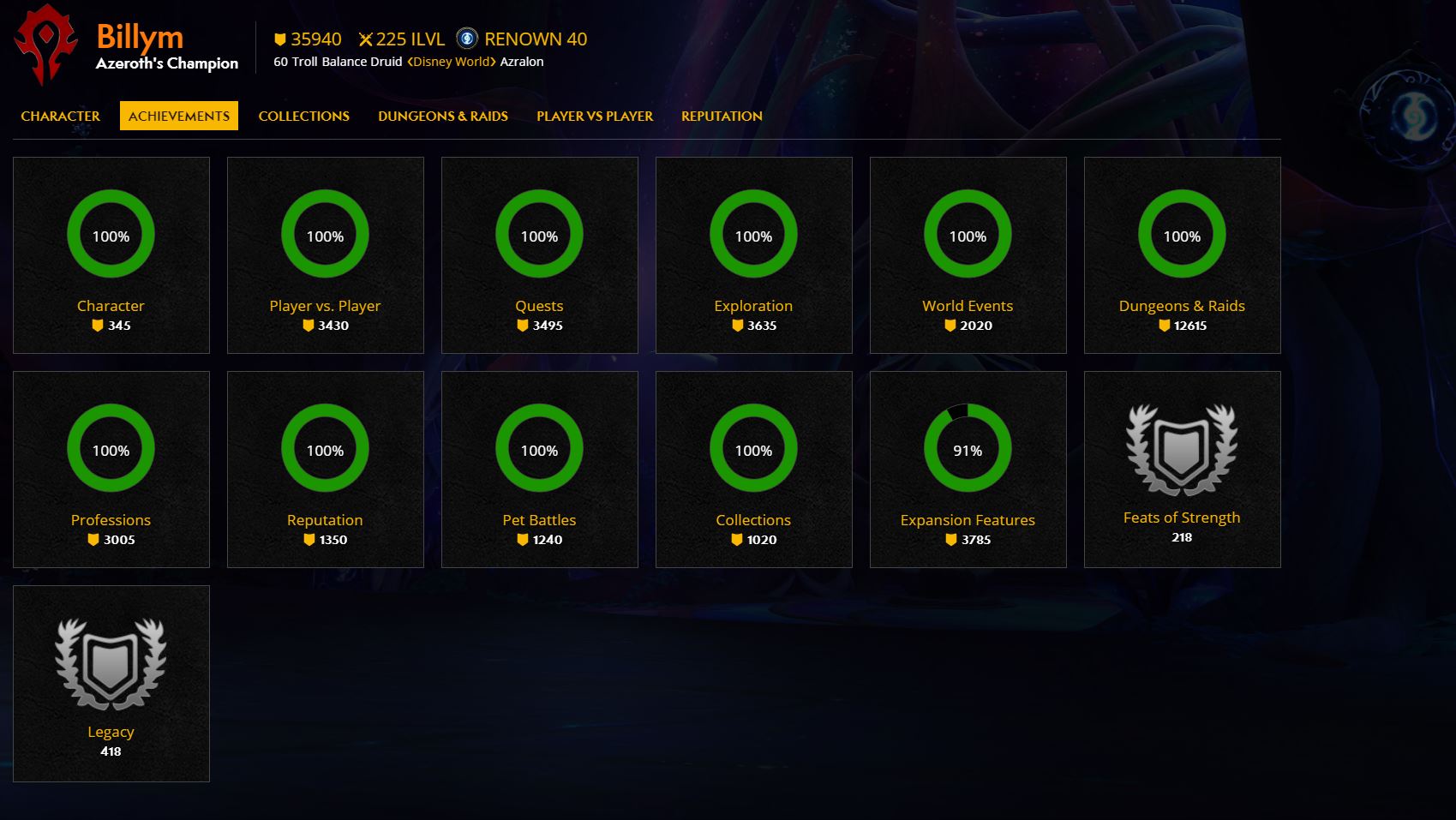Switch to the Character tab
Screen dimensions: 1456x820
60,116
